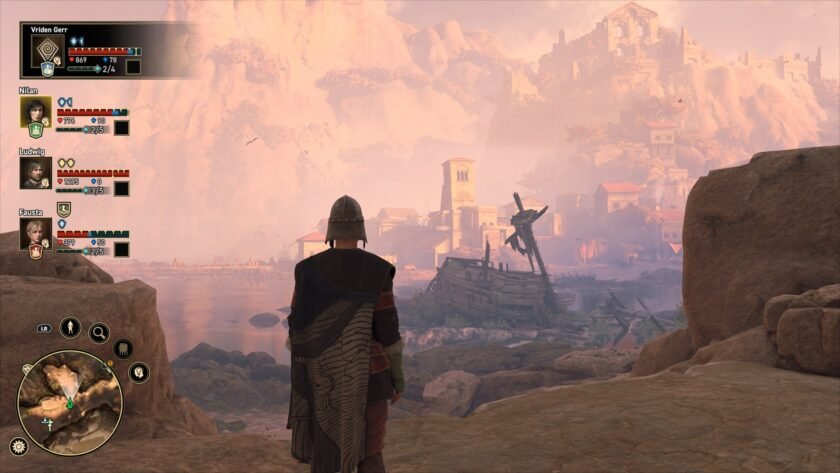Pick Fausta's party portrait

click(35, 233)
